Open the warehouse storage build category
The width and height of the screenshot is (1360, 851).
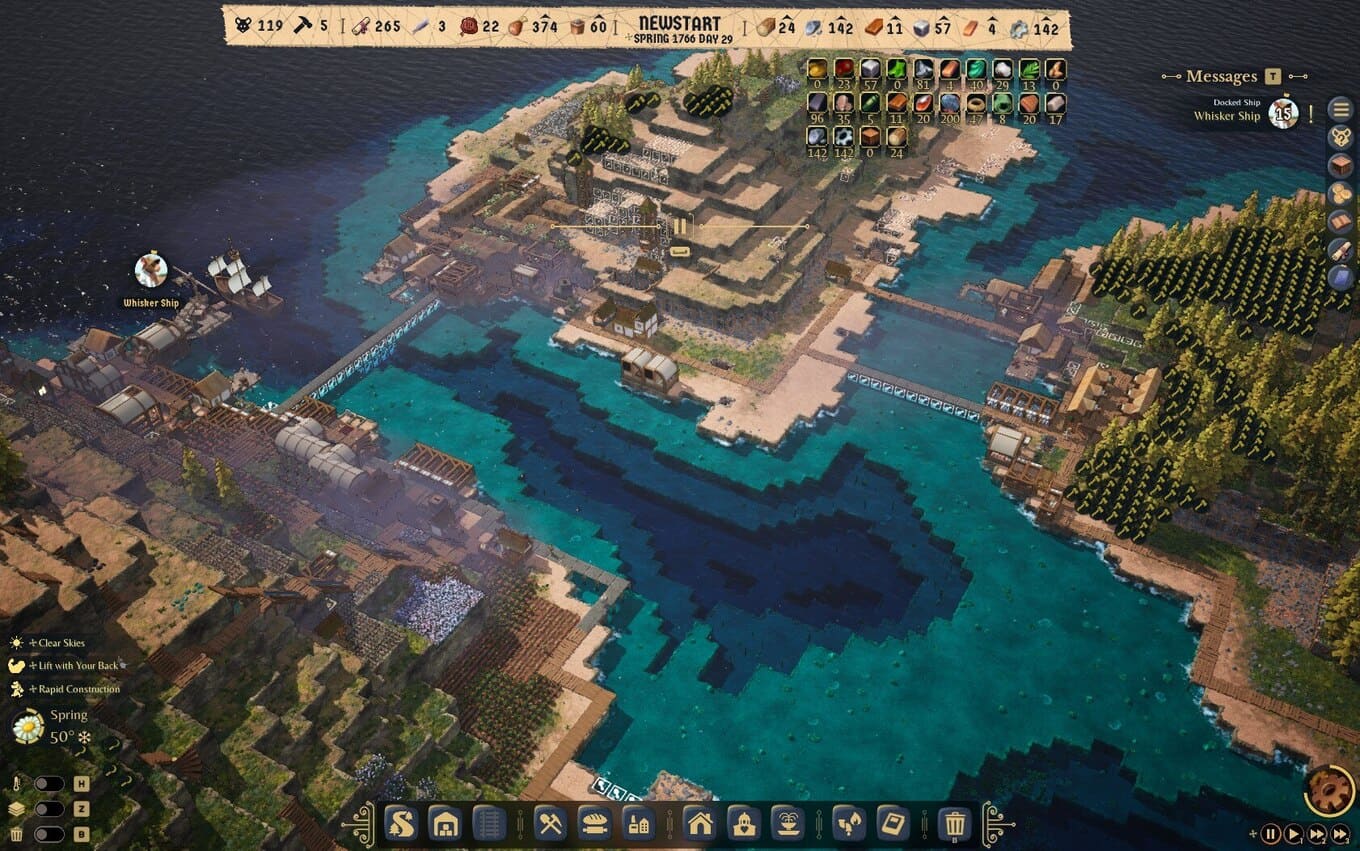[444, 823]
